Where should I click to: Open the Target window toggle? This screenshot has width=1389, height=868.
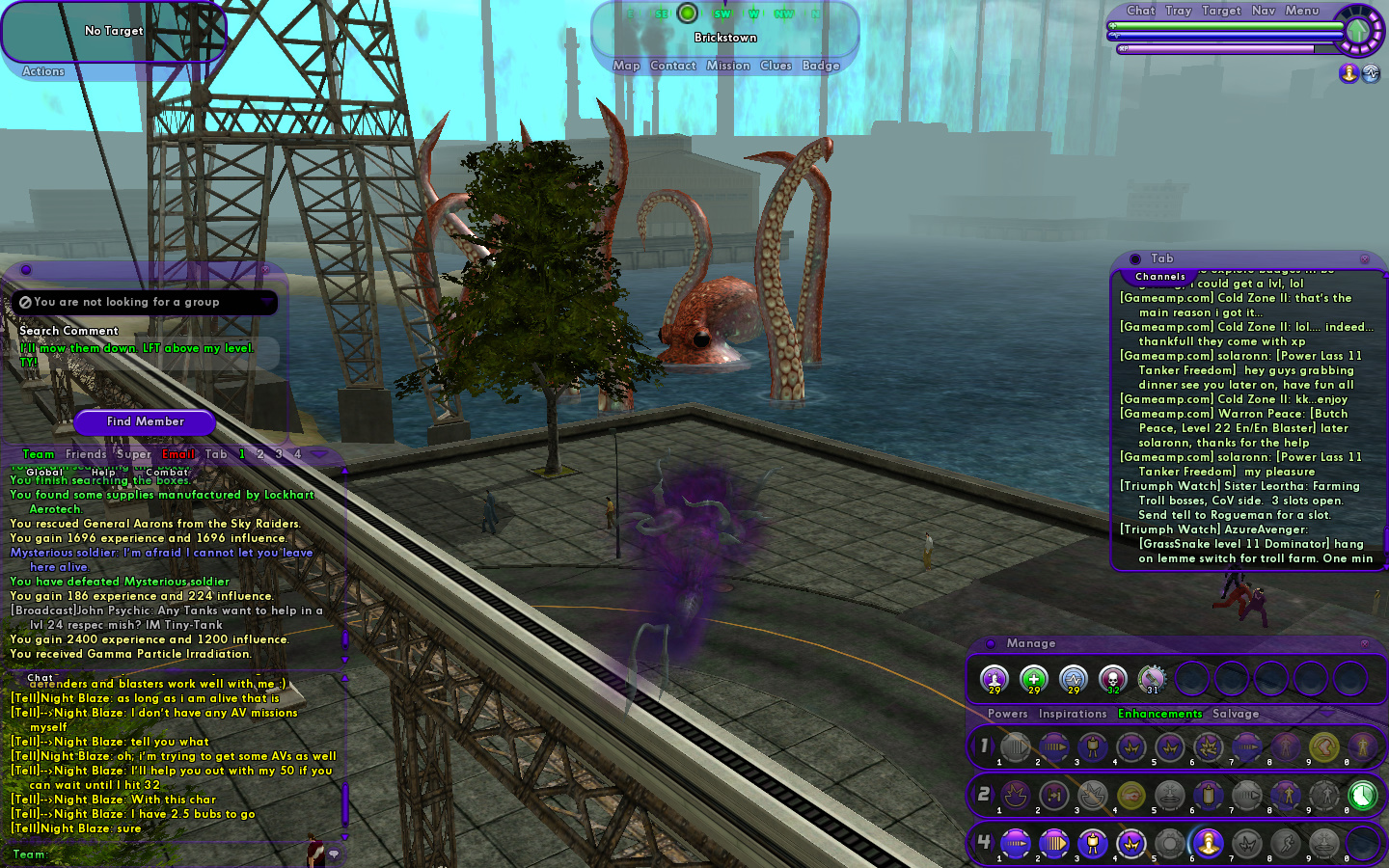(x=1221, y=11)
